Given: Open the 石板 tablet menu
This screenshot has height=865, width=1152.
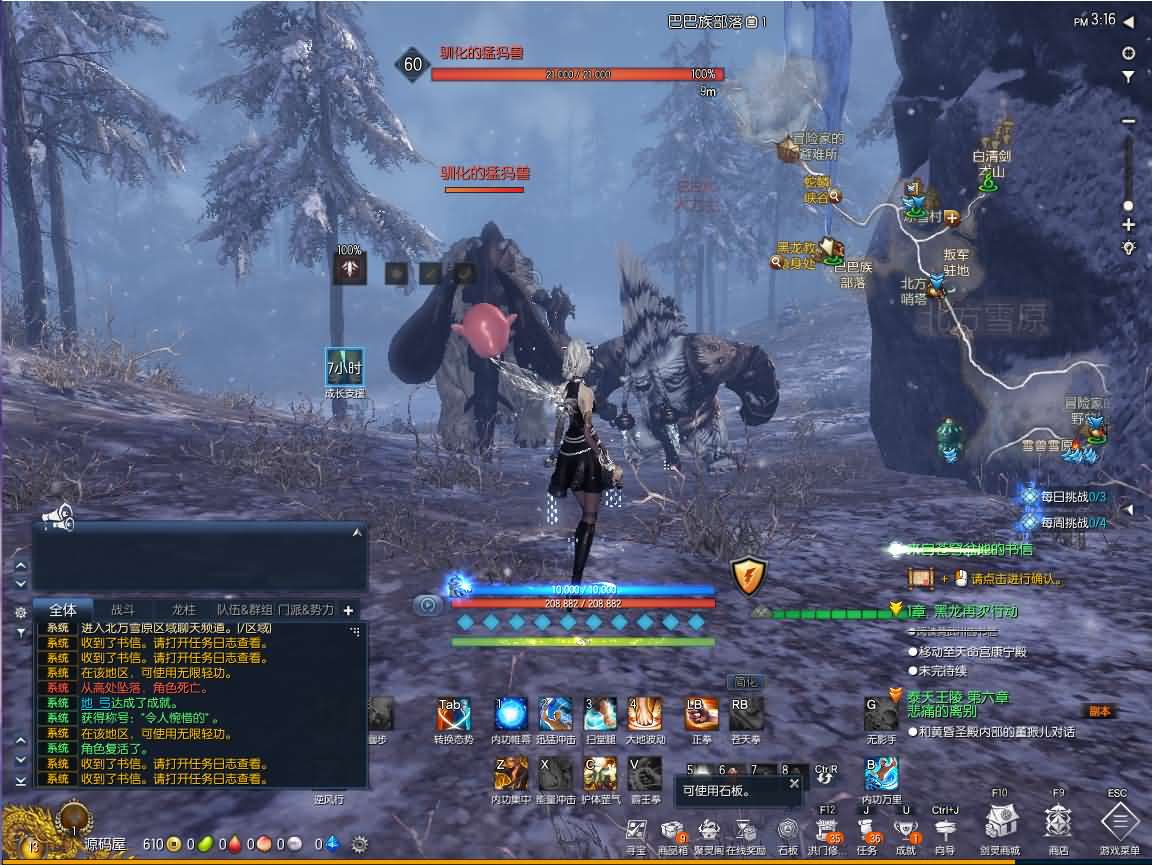Looking at the screenshot, I should pyautogui.click(x=789, y=831).
